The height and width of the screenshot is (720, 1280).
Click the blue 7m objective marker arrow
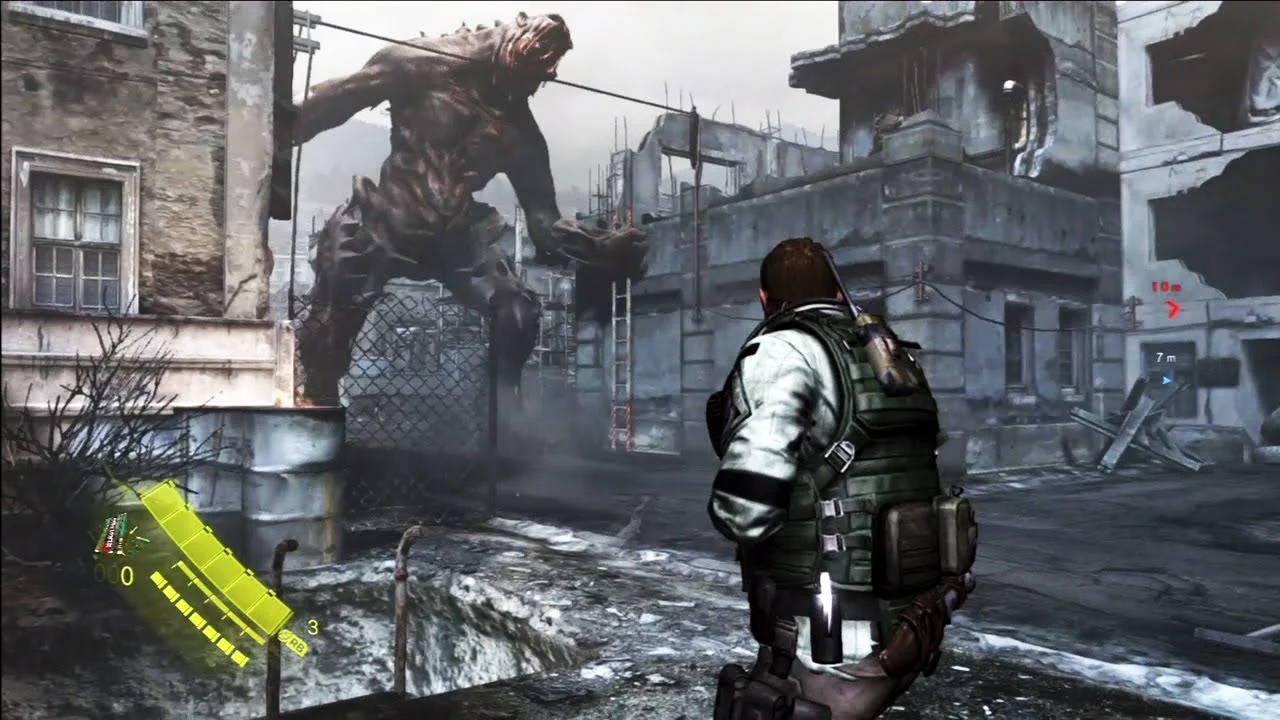(1167, 380)
